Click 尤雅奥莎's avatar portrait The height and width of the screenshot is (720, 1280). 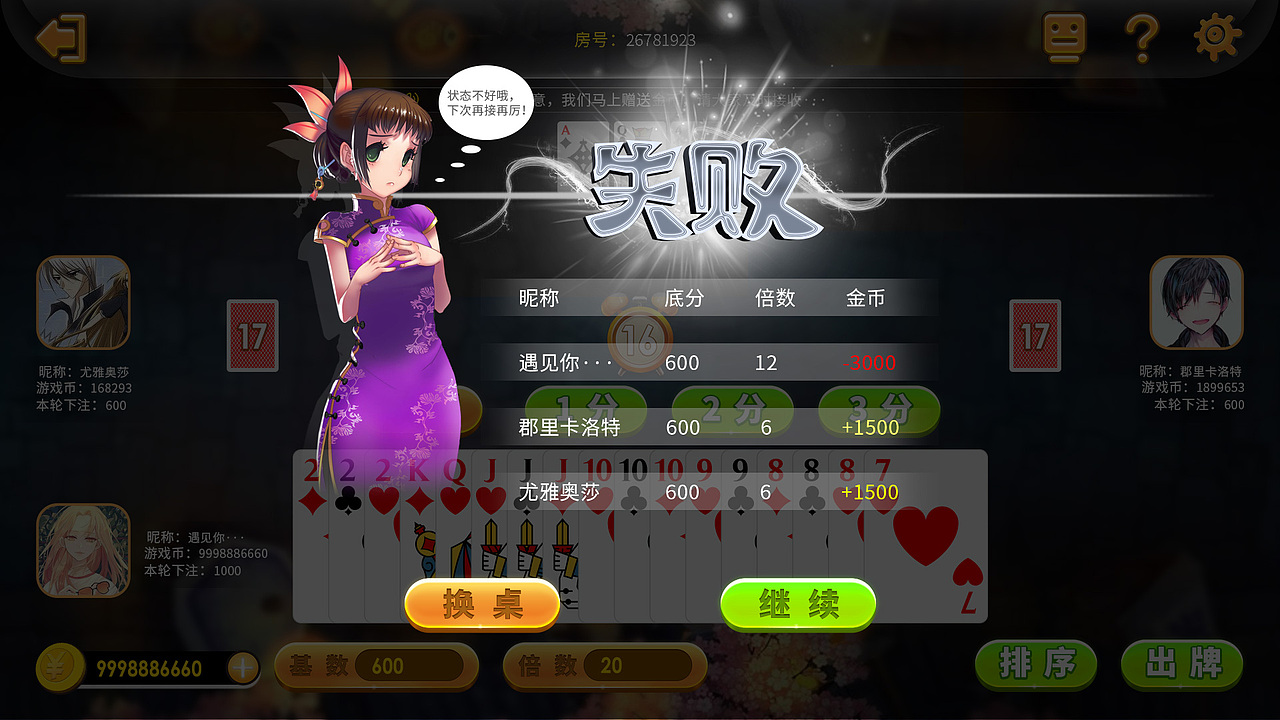pos(83,300)
